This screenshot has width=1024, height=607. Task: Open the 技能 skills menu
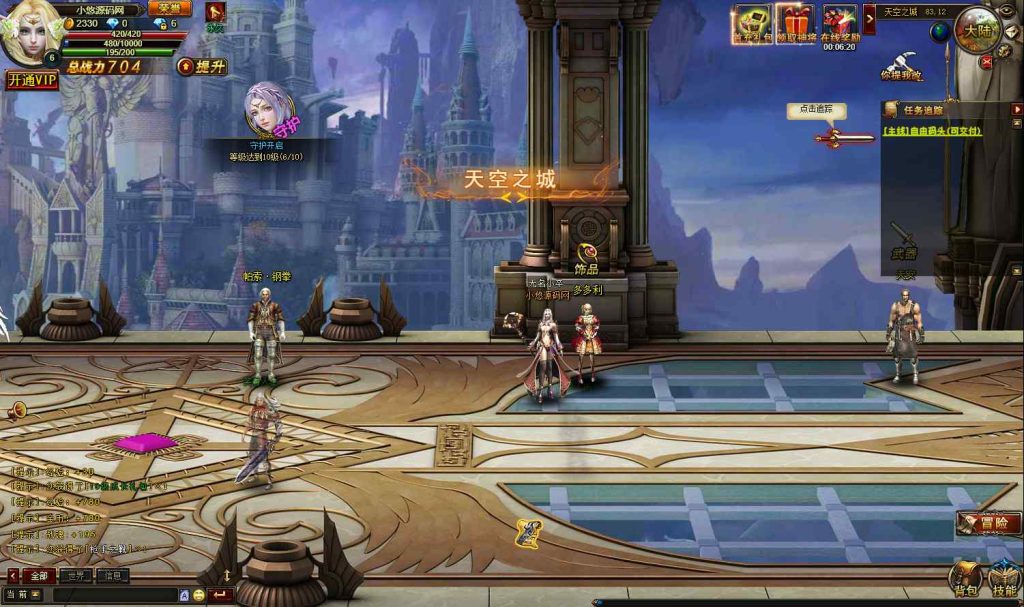click(1004, 579)
